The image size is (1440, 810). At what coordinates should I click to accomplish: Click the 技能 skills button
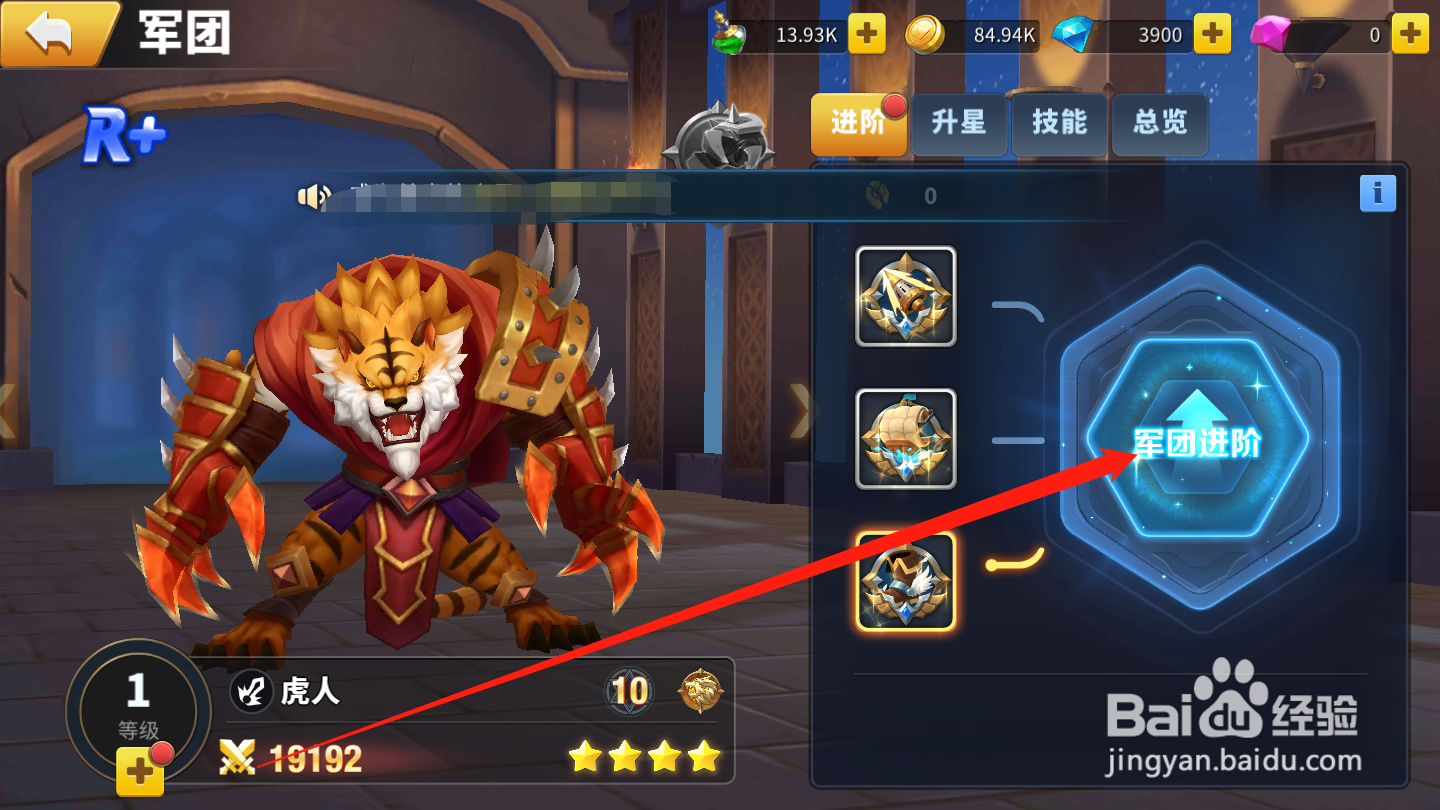click(x=1059, y=125)
